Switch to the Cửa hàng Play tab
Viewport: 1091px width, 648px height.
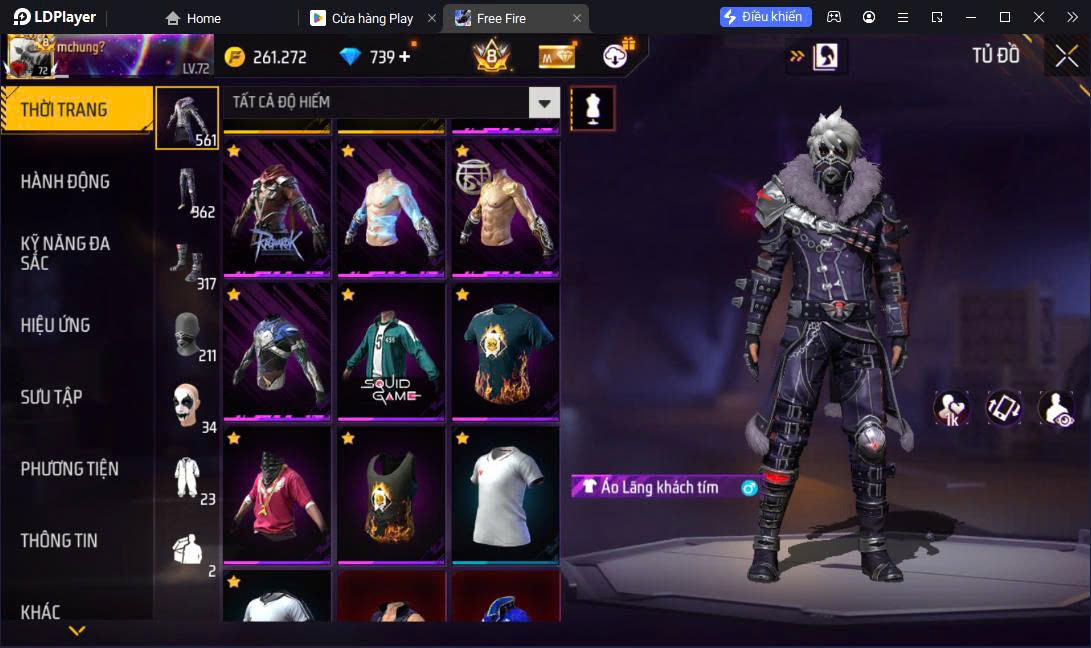coord(372,18)
